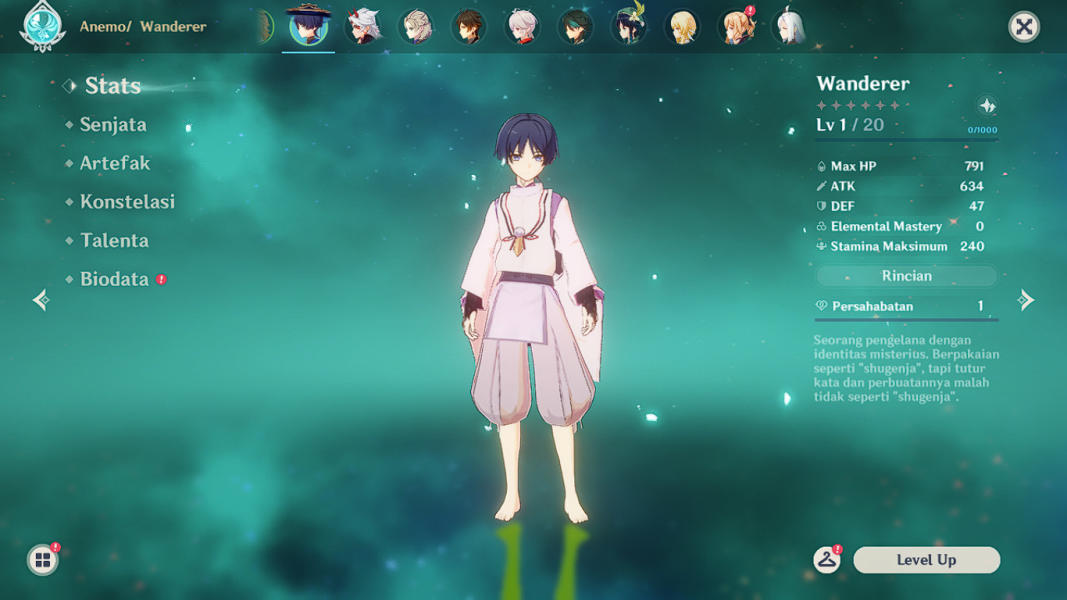Image resolution: width=1067 pixels, height=600 pixels.
Task: Select the Venti portrait with flower hat
Action: coord(629,27)
